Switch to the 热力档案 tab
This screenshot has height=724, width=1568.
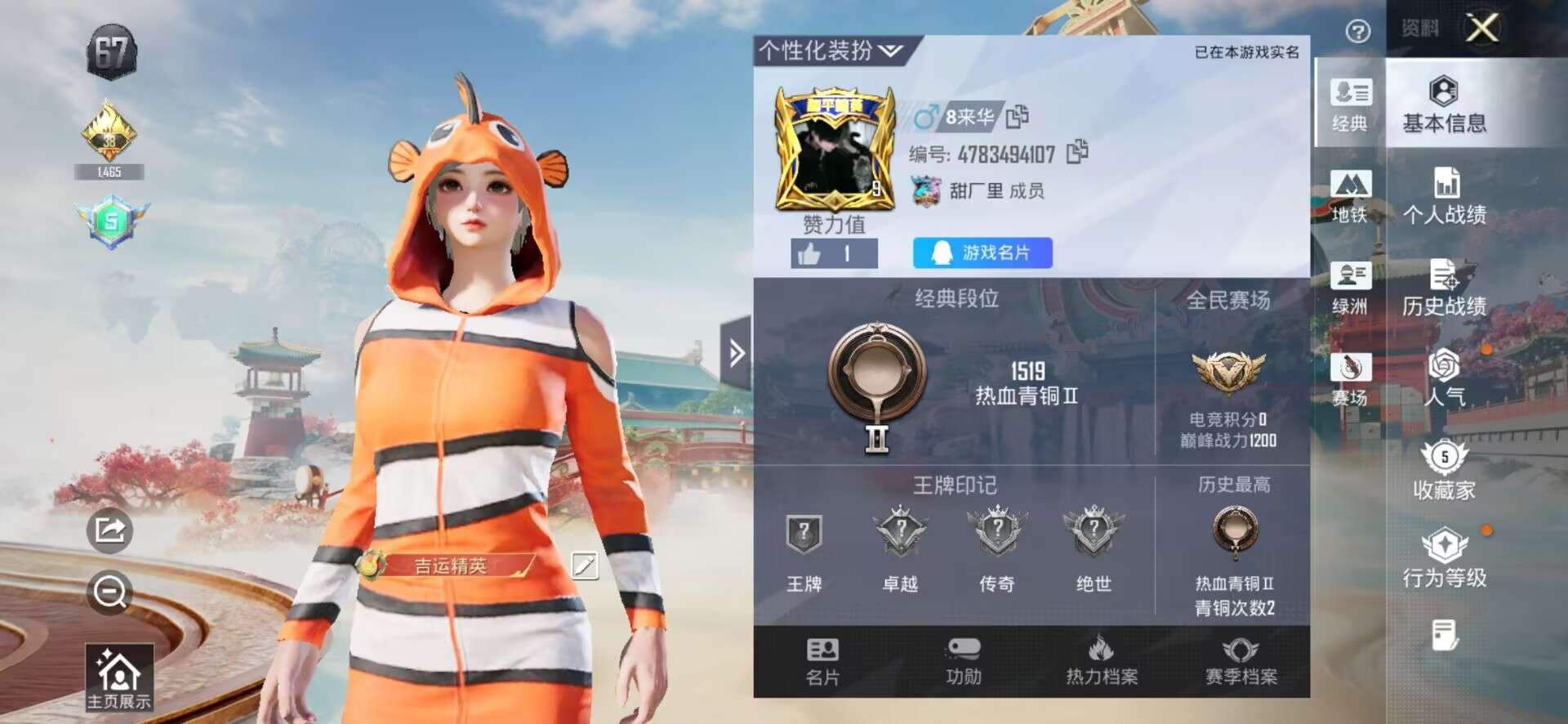click(x=1103, y=660)
